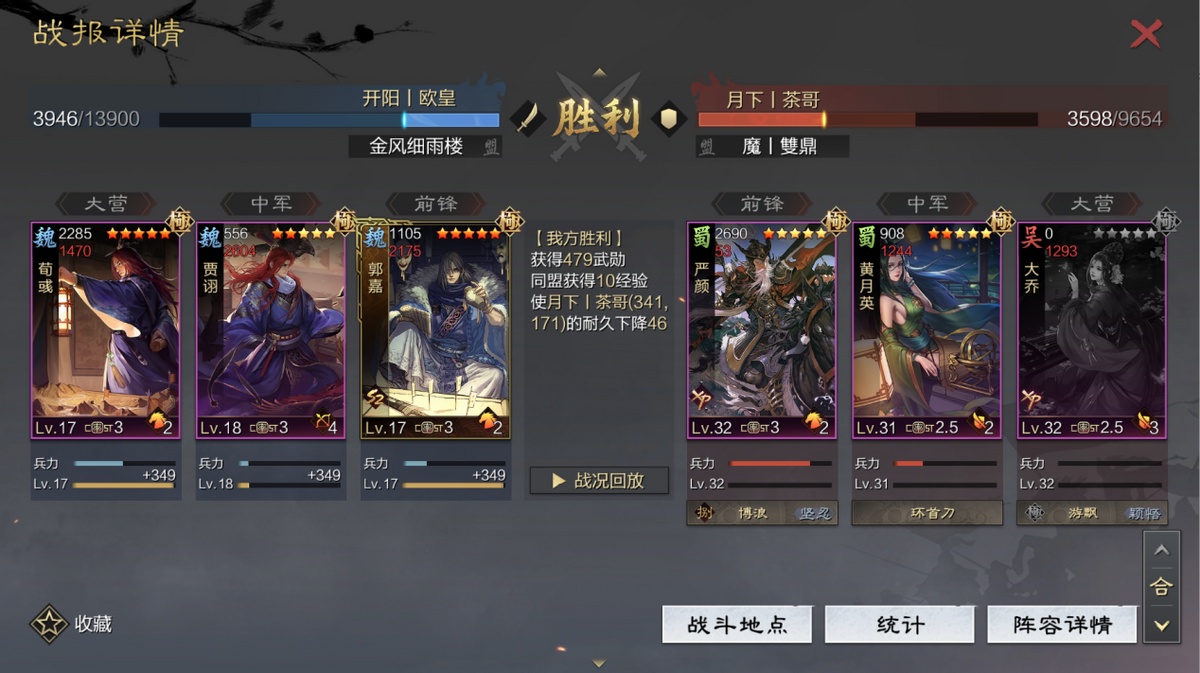Image resolution: width=1200 pixels, height=673 pixels.
Task: Open the 战斗地点 battle location
Action: pos(737,625)
